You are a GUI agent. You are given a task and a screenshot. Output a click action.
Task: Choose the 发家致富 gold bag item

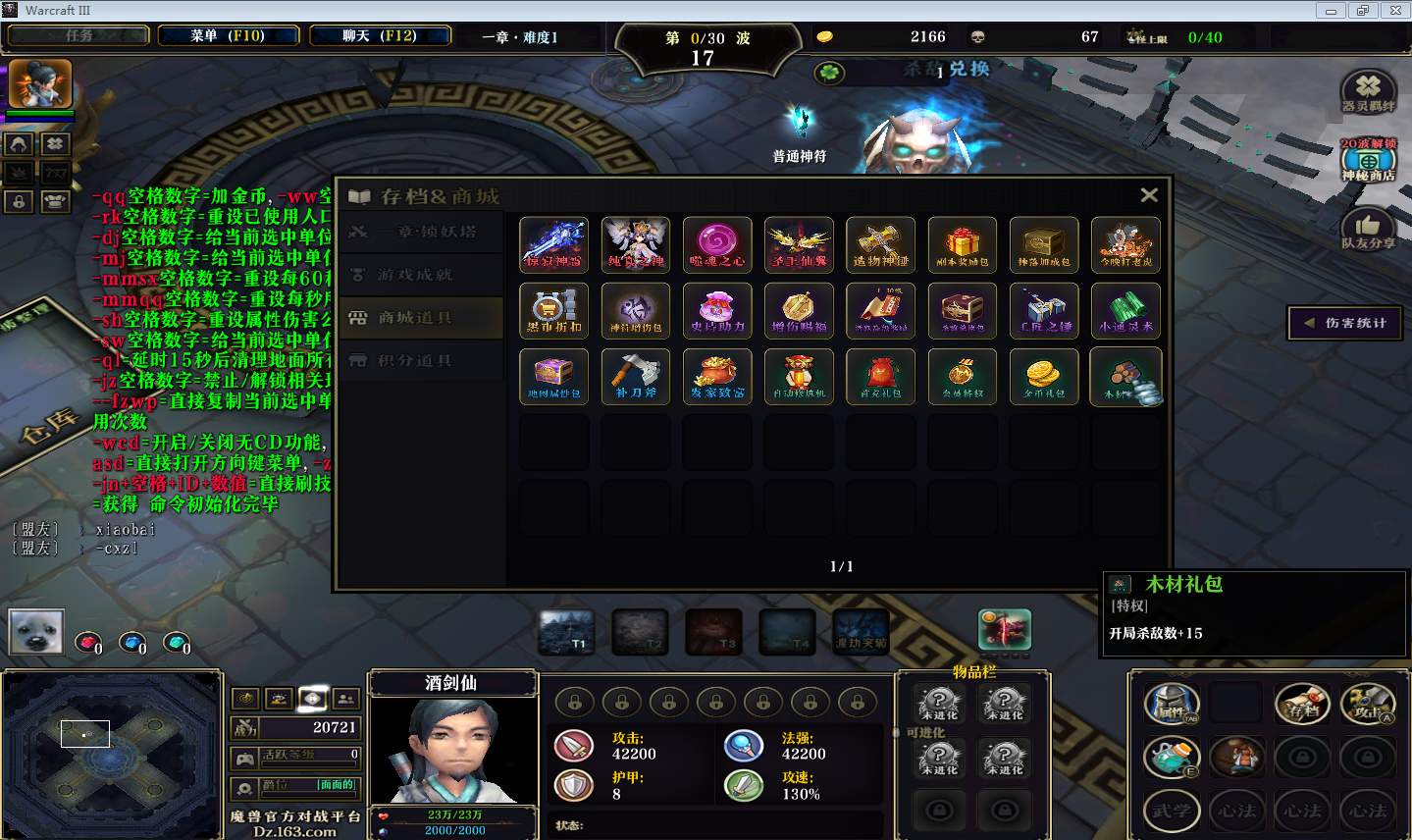click(717, 376)
